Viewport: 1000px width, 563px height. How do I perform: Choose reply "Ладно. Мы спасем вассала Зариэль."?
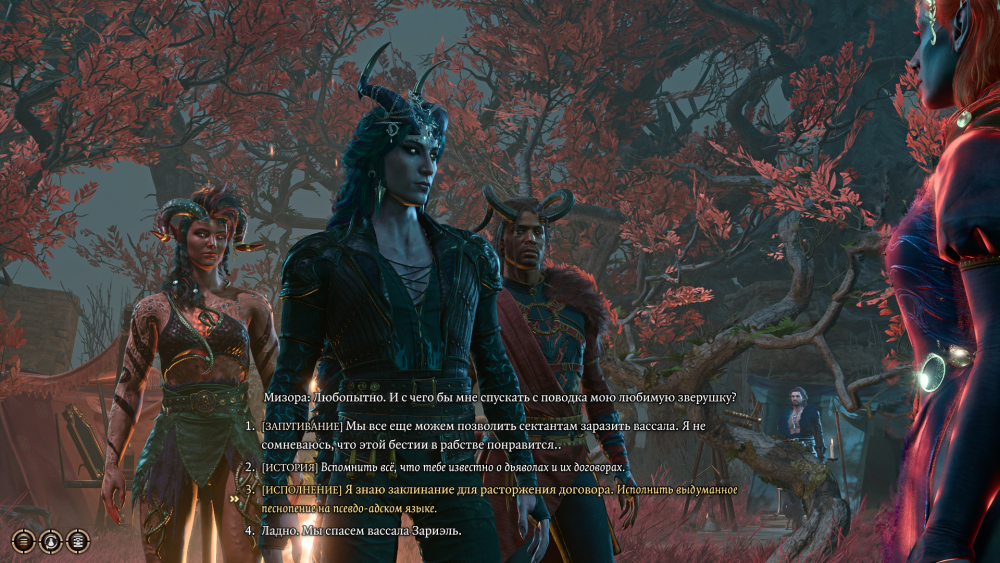pos(361,530)
